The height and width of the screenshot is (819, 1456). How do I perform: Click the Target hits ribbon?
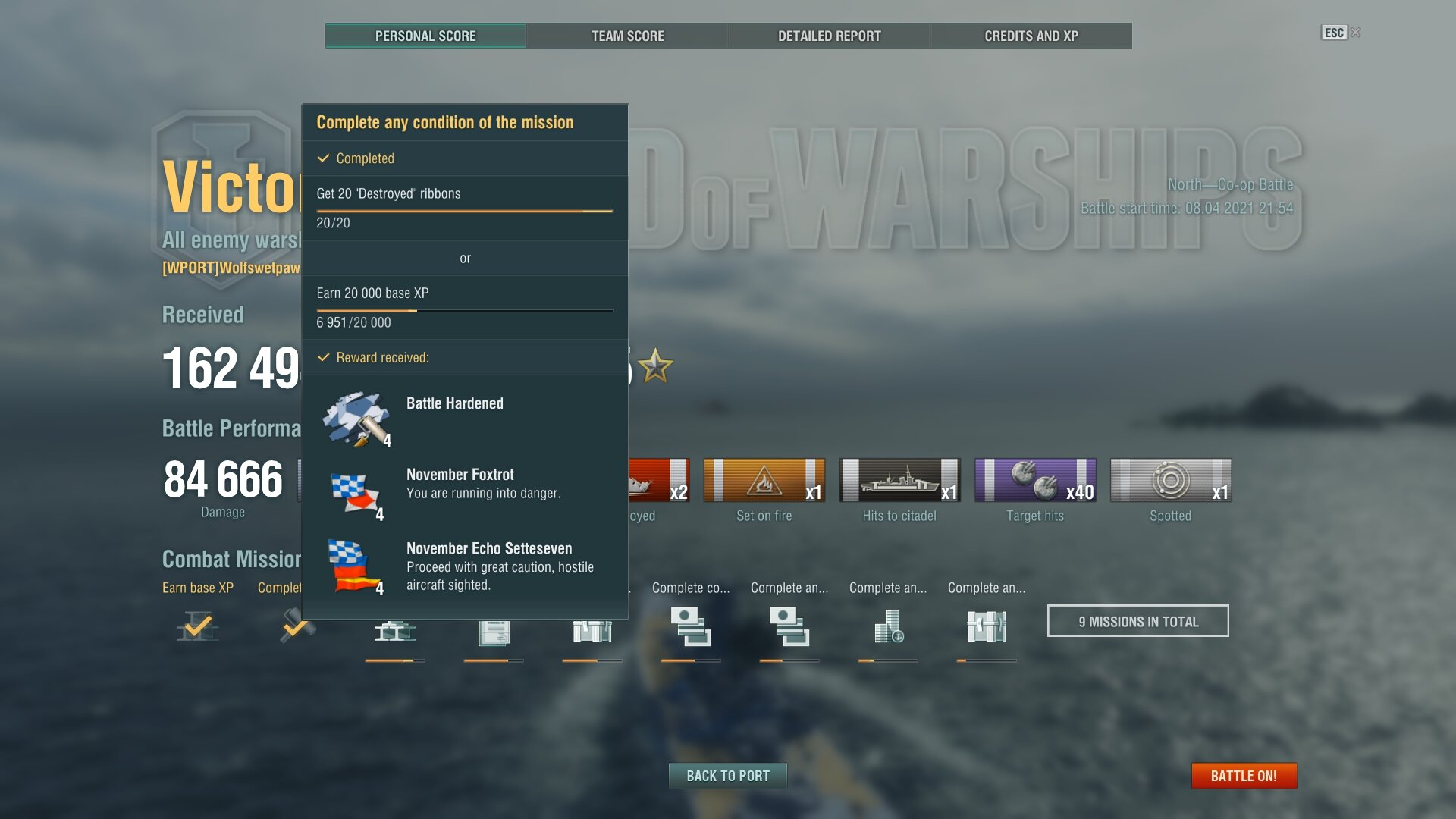(x=1035, y=480)
